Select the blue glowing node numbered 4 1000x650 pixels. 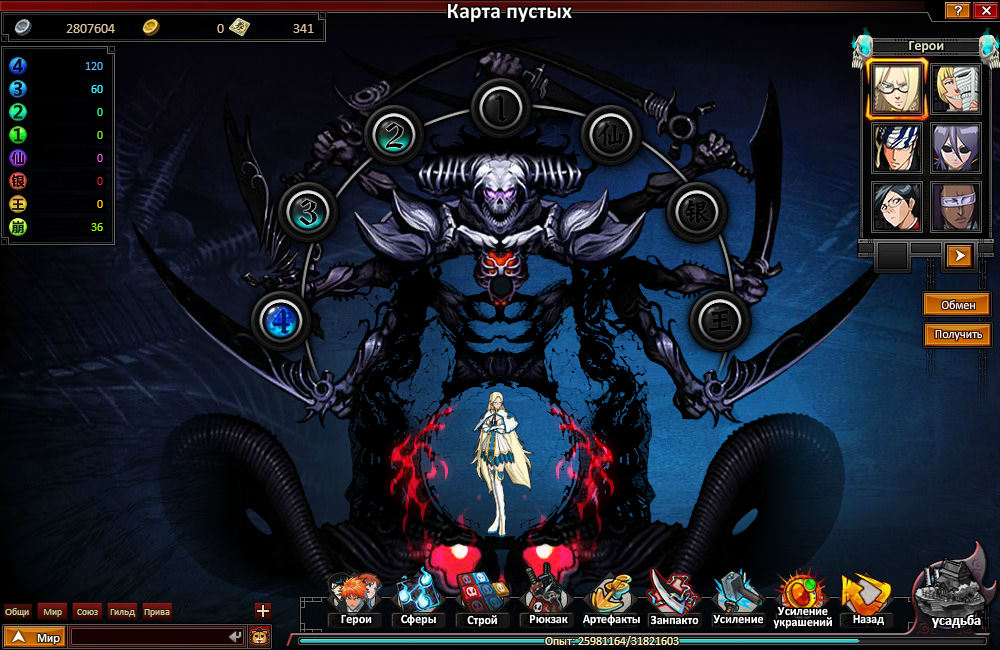click(281, 320)
